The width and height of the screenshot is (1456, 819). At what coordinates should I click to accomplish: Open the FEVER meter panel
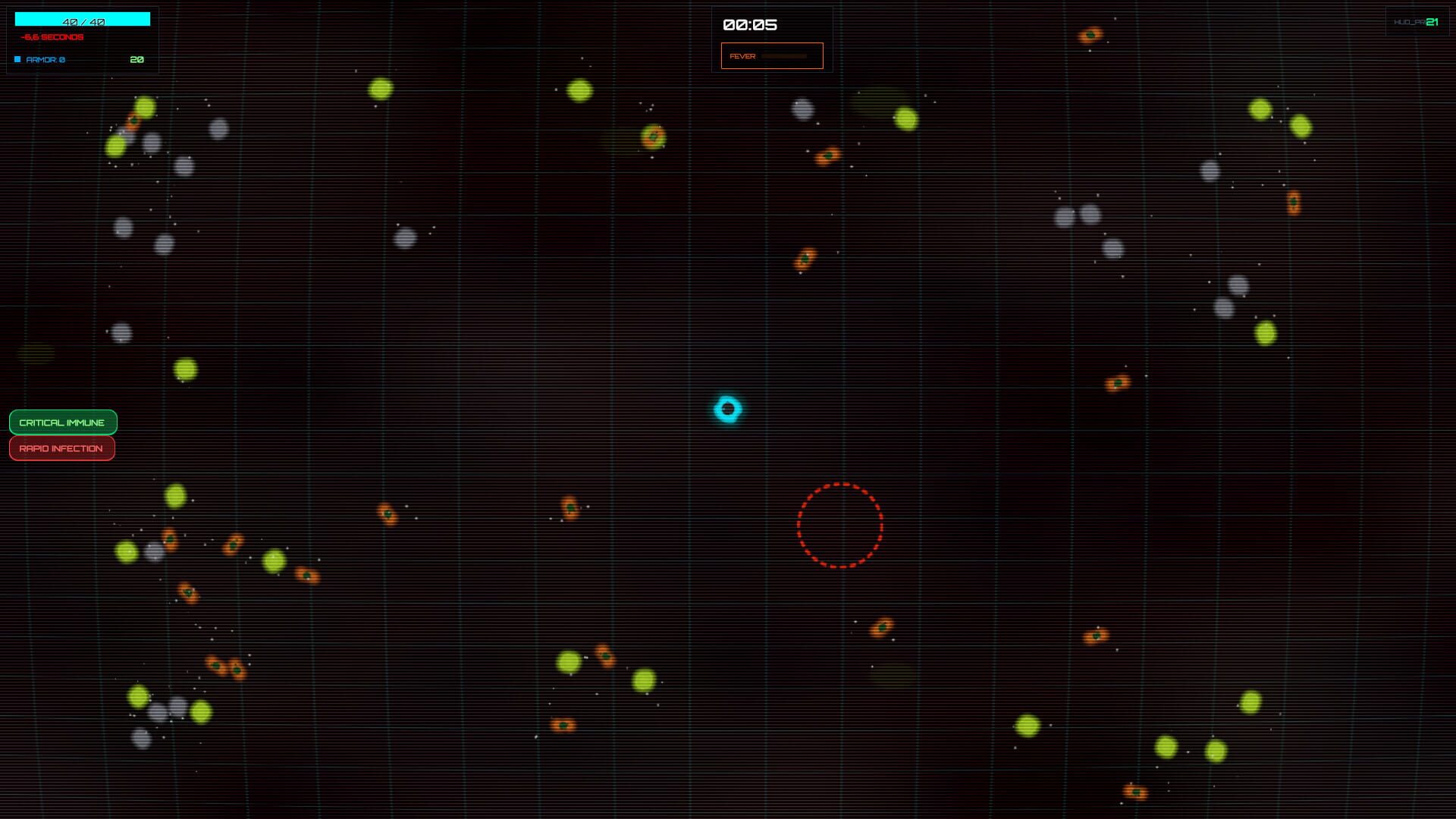(771, 55)
